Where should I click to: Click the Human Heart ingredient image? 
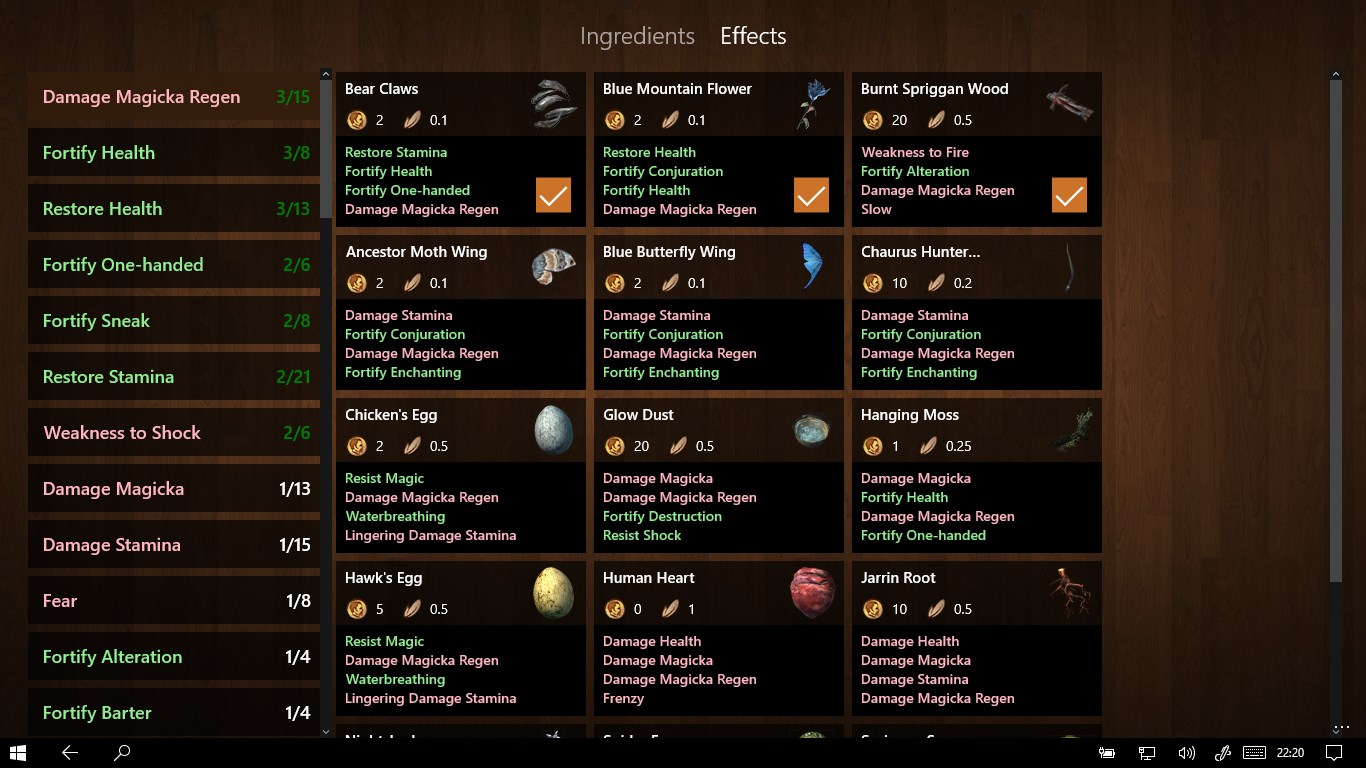[x=812, y=592]
